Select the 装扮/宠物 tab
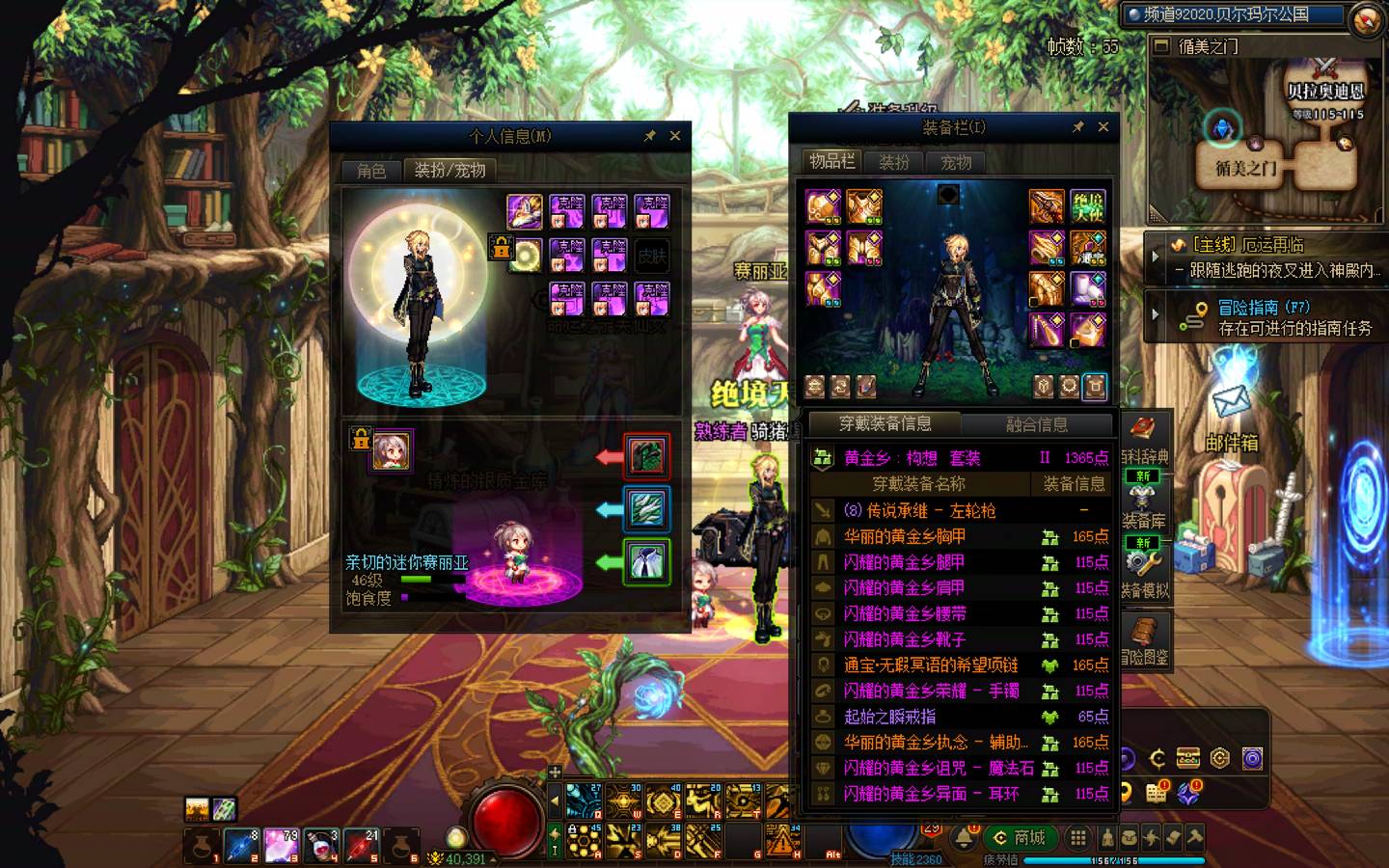The height and width of the screenshot is (868, 1389). (449, 171)
